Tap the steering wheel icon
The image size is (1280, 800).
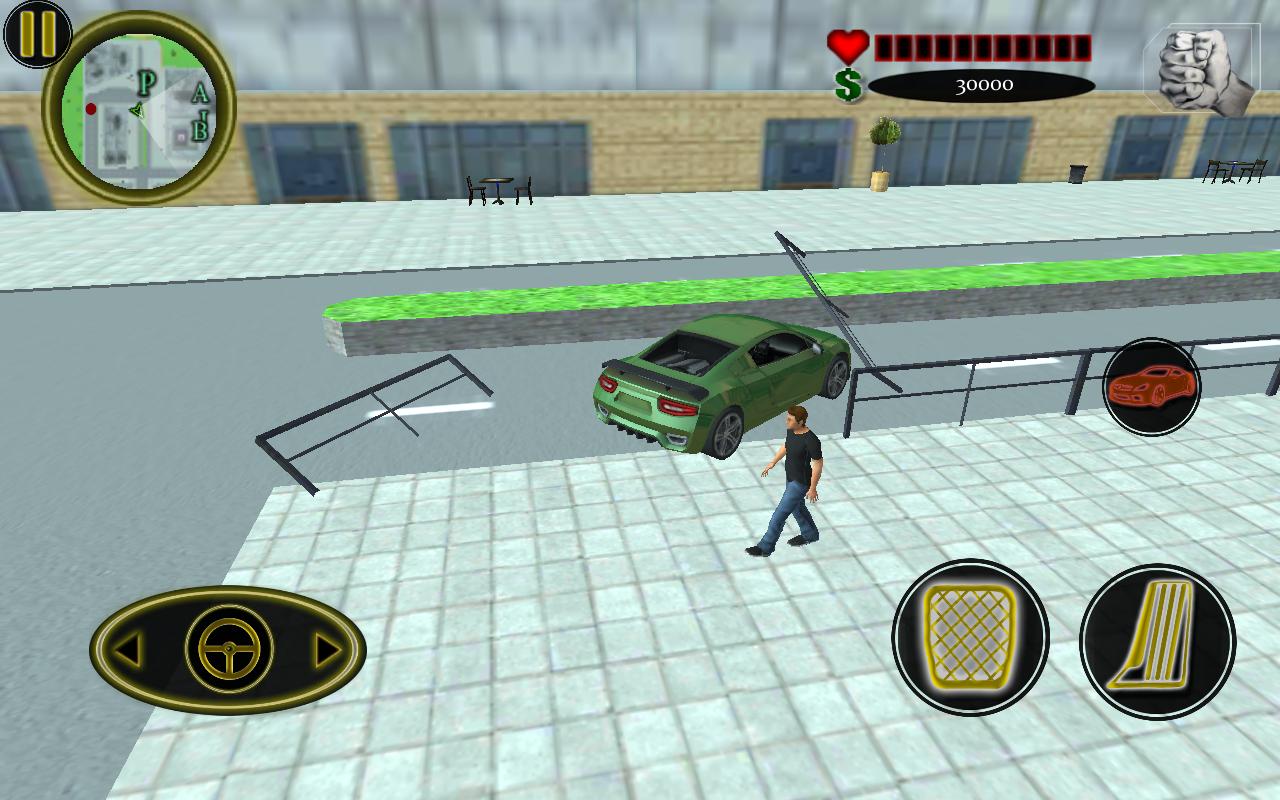(229, 650)
